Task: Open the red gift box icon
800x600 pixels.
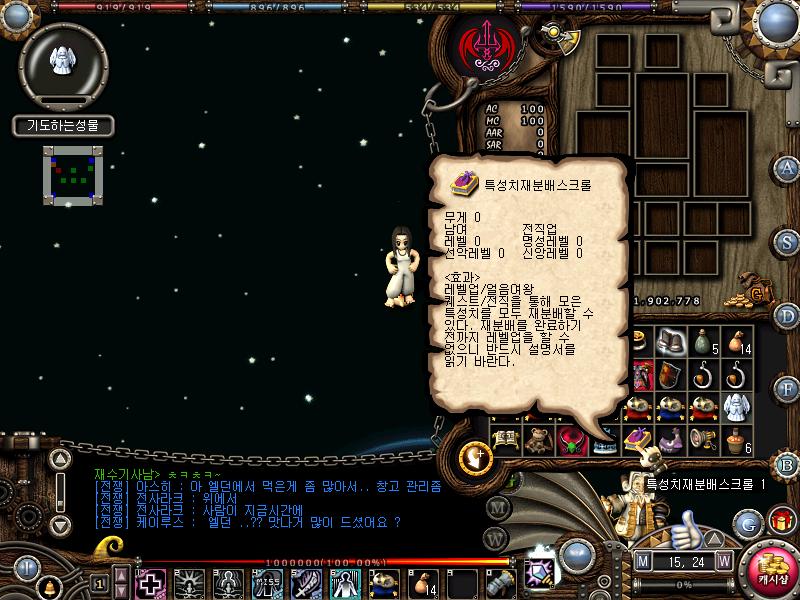Action: coord(780,521)
